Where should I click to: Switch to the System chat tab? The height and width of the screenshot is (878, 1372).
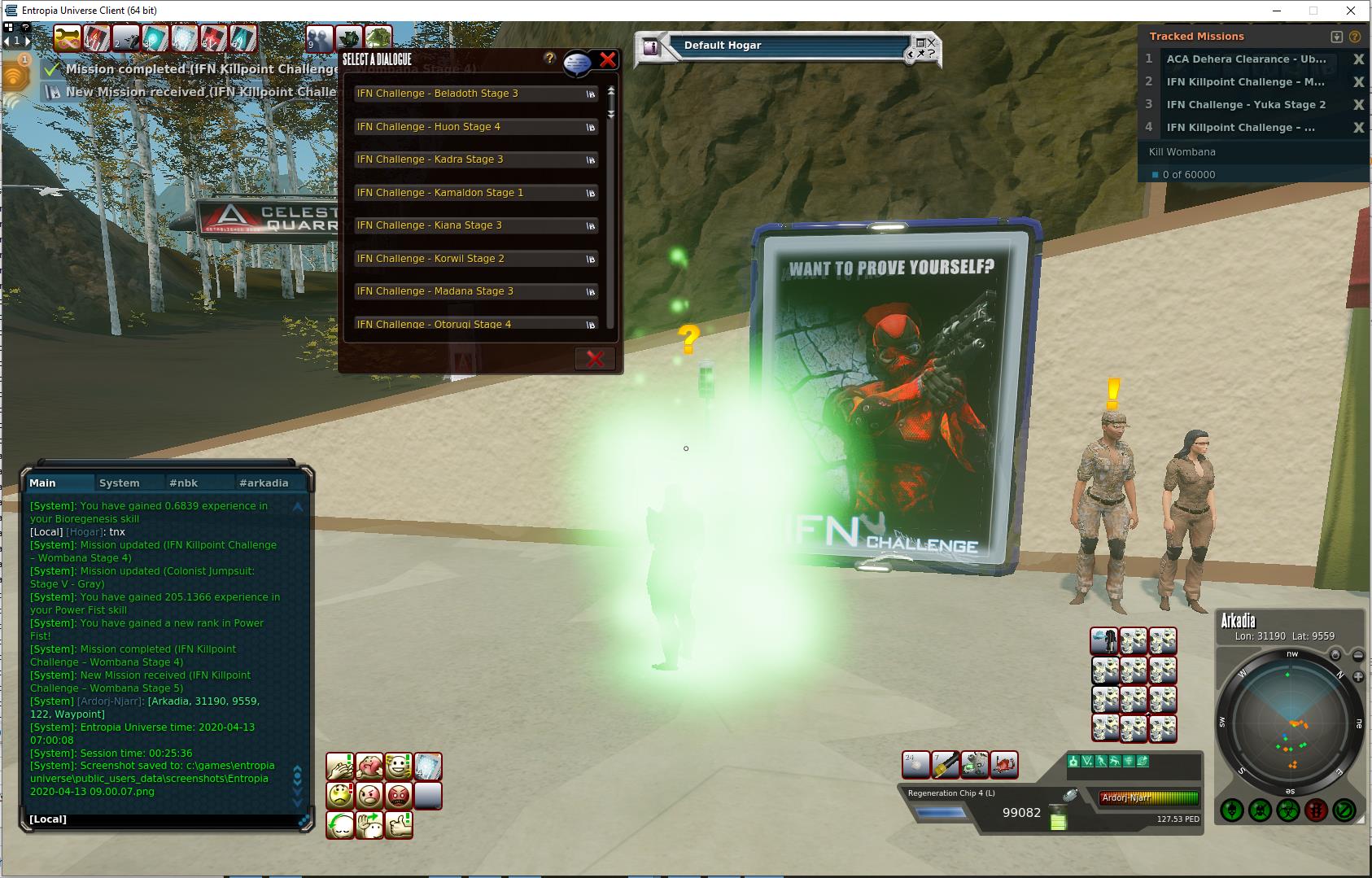coord(119,483)
